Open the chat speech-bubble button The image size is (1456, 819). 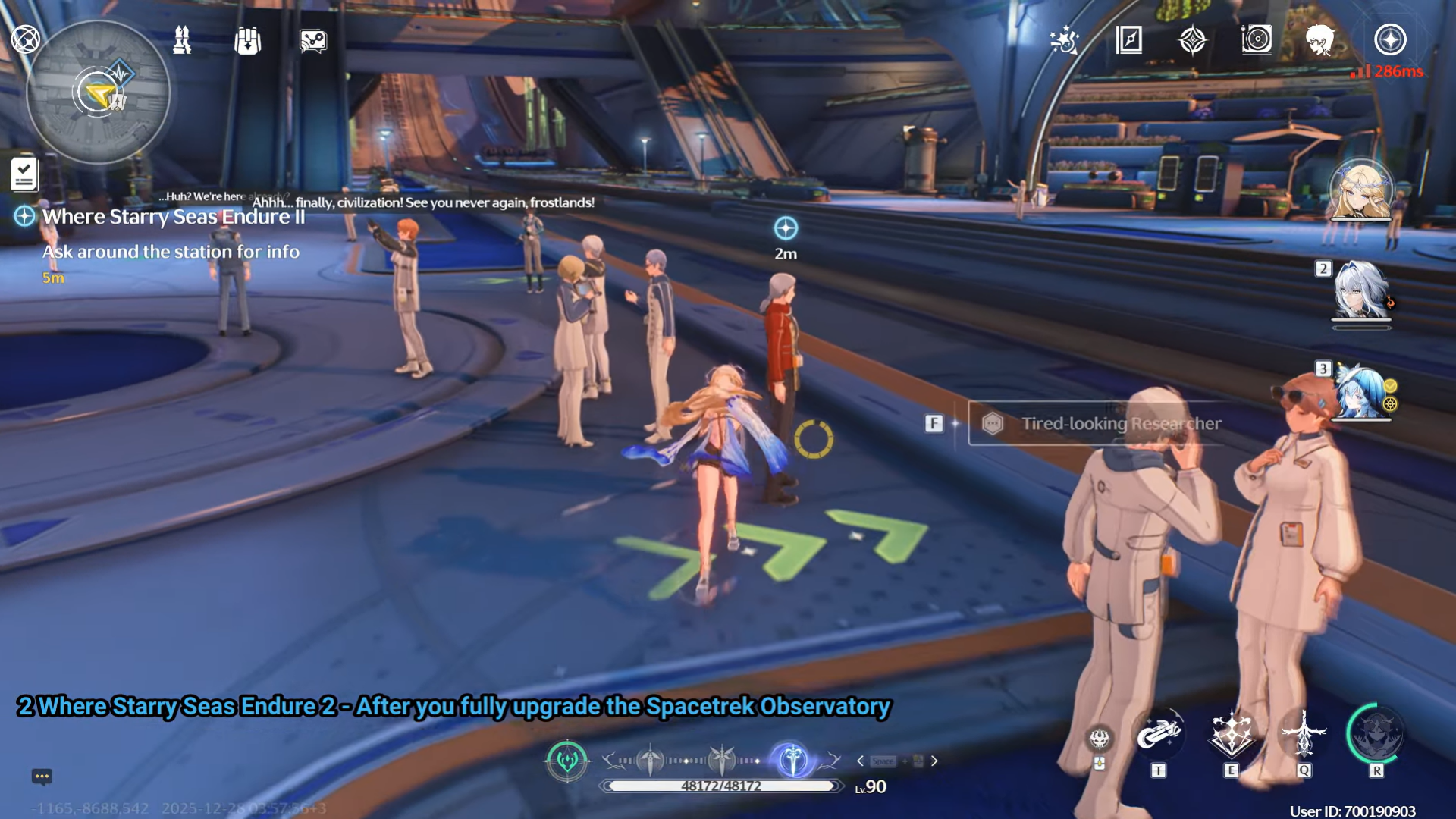tap(42, 776)
